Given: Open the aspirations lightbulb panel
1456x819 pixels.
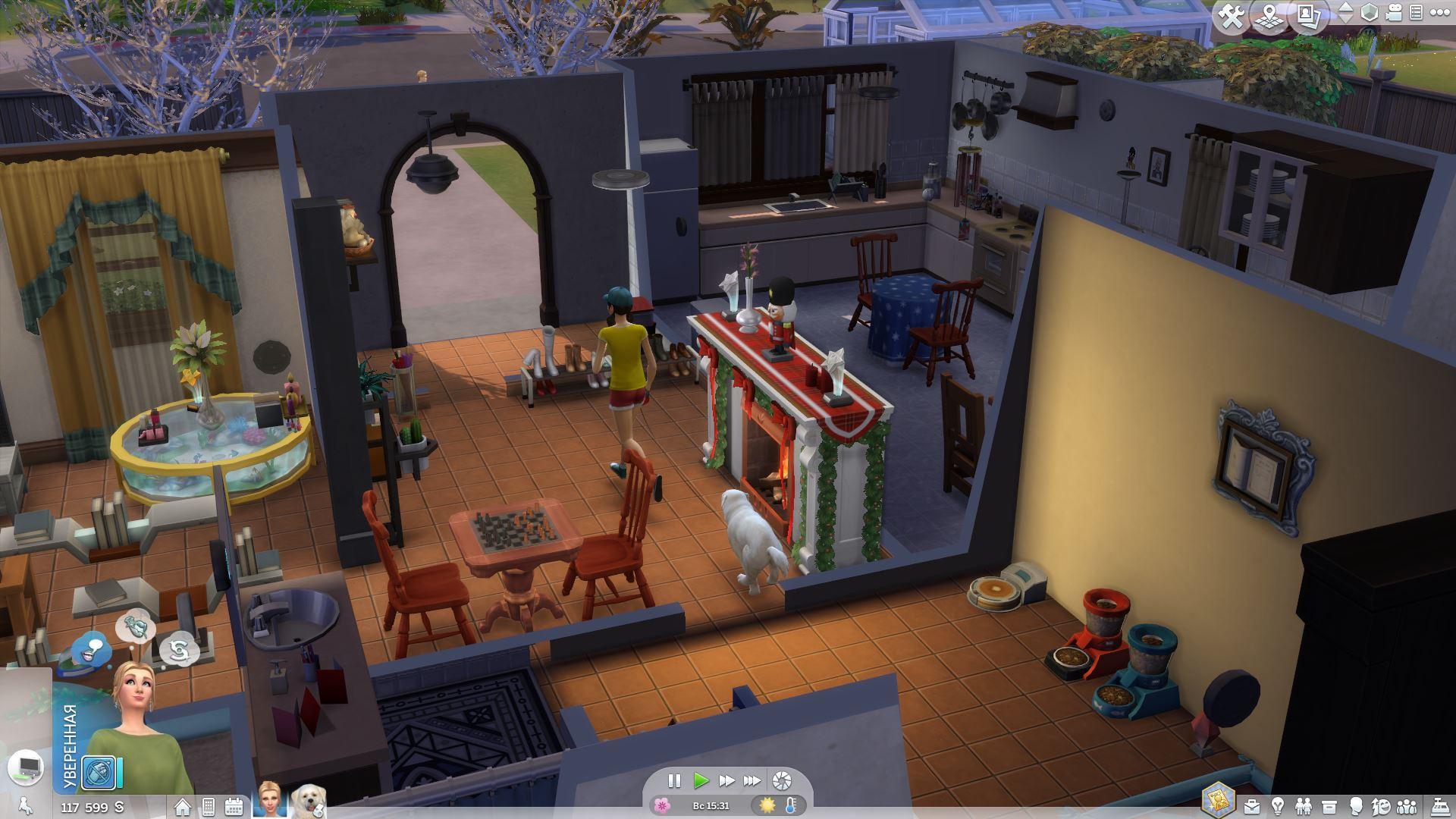Looking at the screenshot, I should tap(1278, 806).
